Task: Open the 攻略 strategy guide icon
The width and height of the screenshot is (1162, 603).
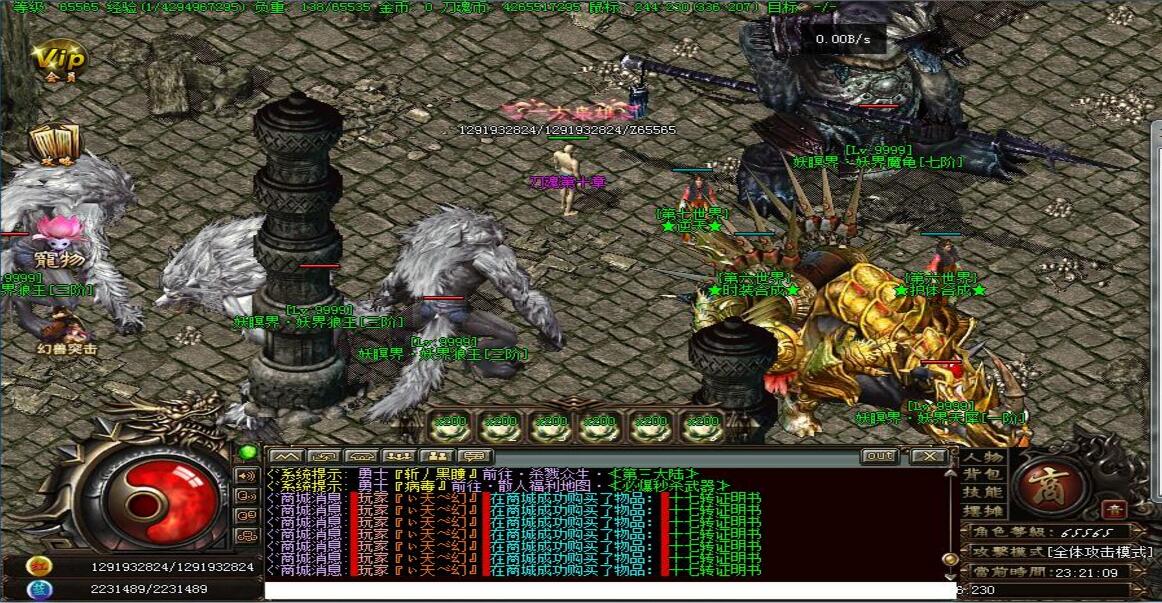Action: pos(54,145)
